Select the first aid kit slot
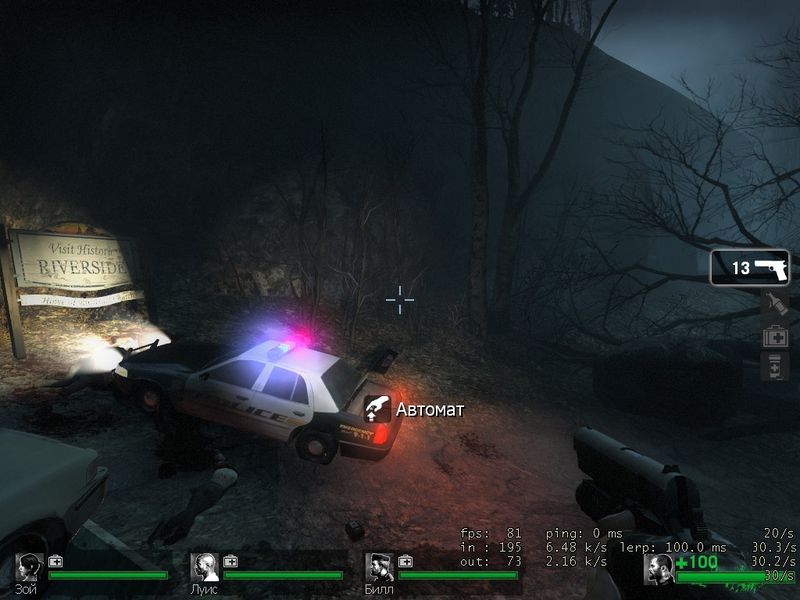800x600 pixels. [x=775, y=337]
